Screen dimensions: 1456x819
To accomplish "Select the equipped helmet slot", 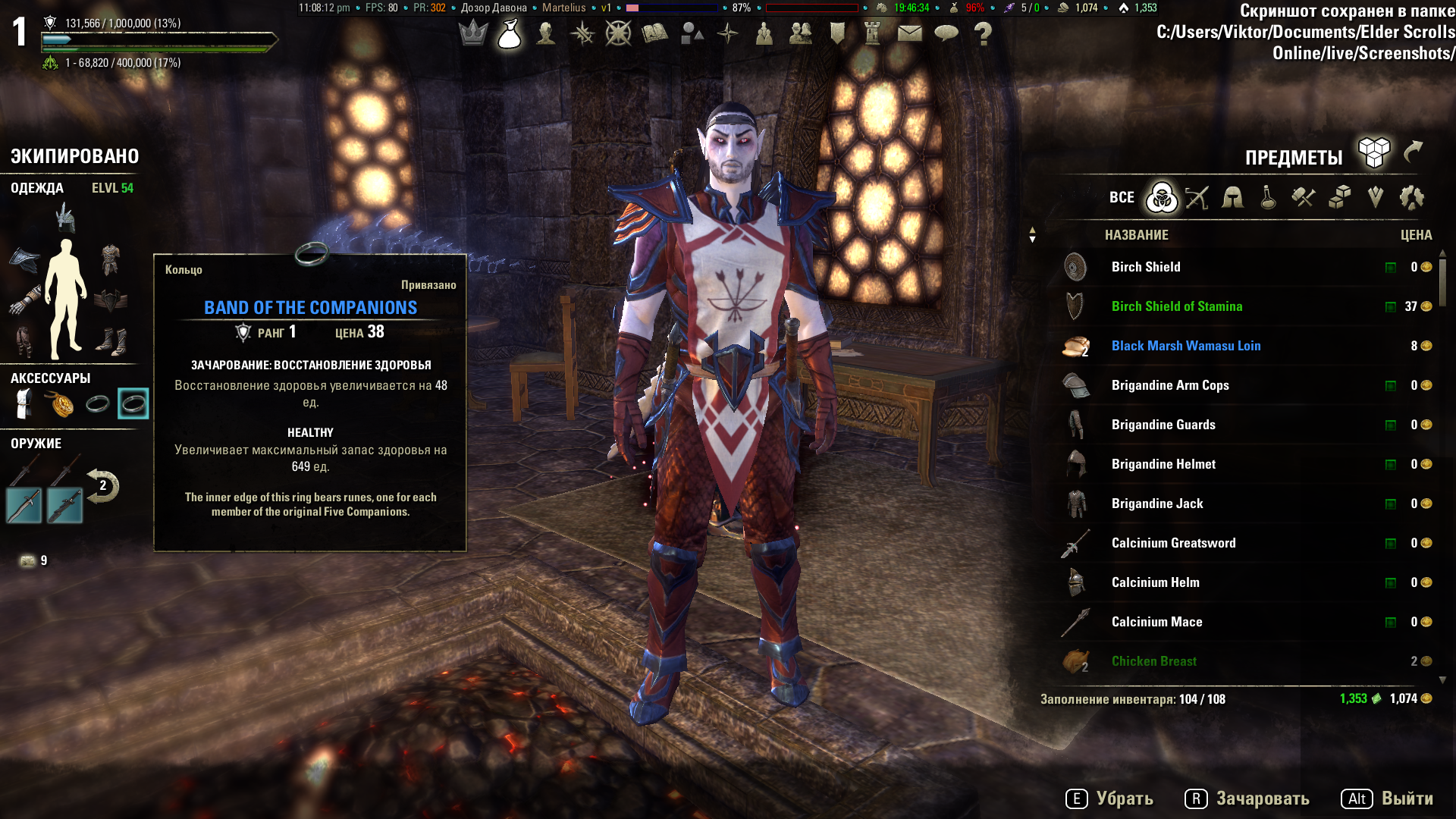I will point(66,218).
